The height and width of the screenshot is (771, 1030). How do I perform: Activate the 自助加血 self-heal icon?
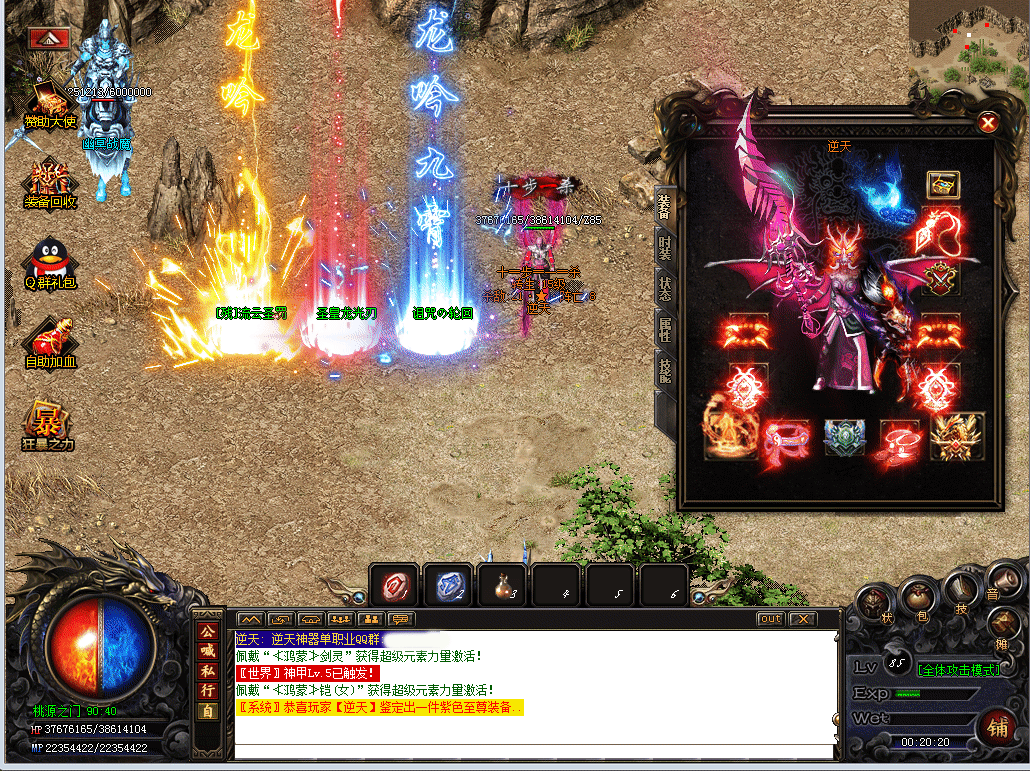pyautogui.click(x=49, y=344)
